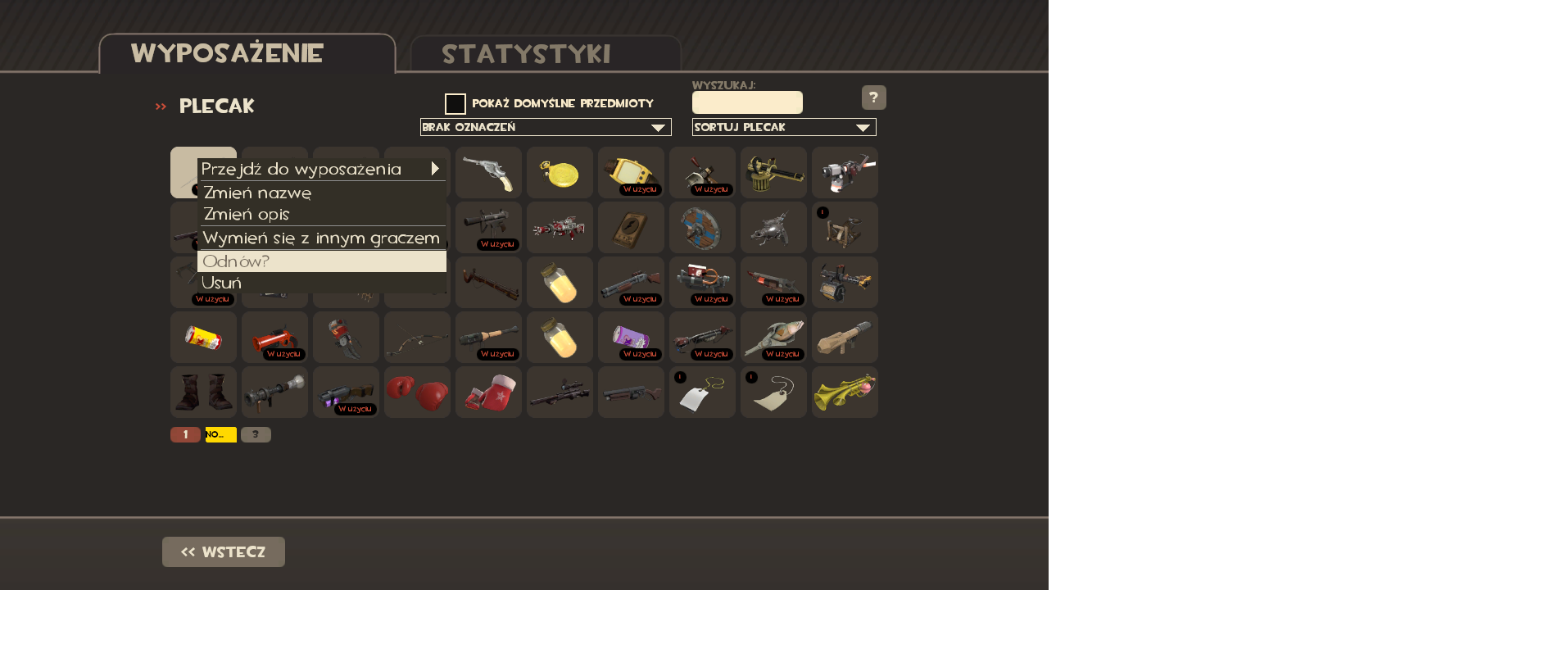The image size is (1568, 649).
Task: Click the WSTECZ button
Action: tap(223, 551)
